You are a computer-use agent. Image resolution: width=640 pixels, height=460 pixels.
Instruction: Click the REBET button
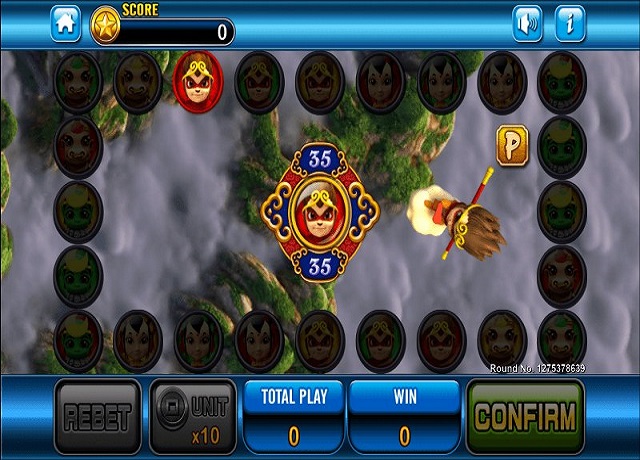pyautogui.click(x=97, y=416)
